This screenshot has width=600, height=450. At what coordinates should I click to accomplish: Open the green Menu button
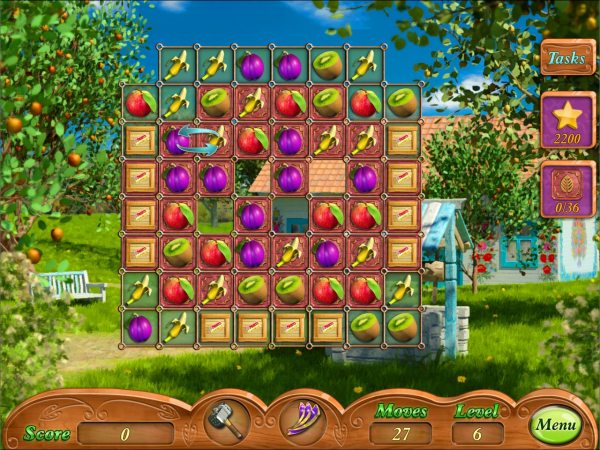[554, 425]
